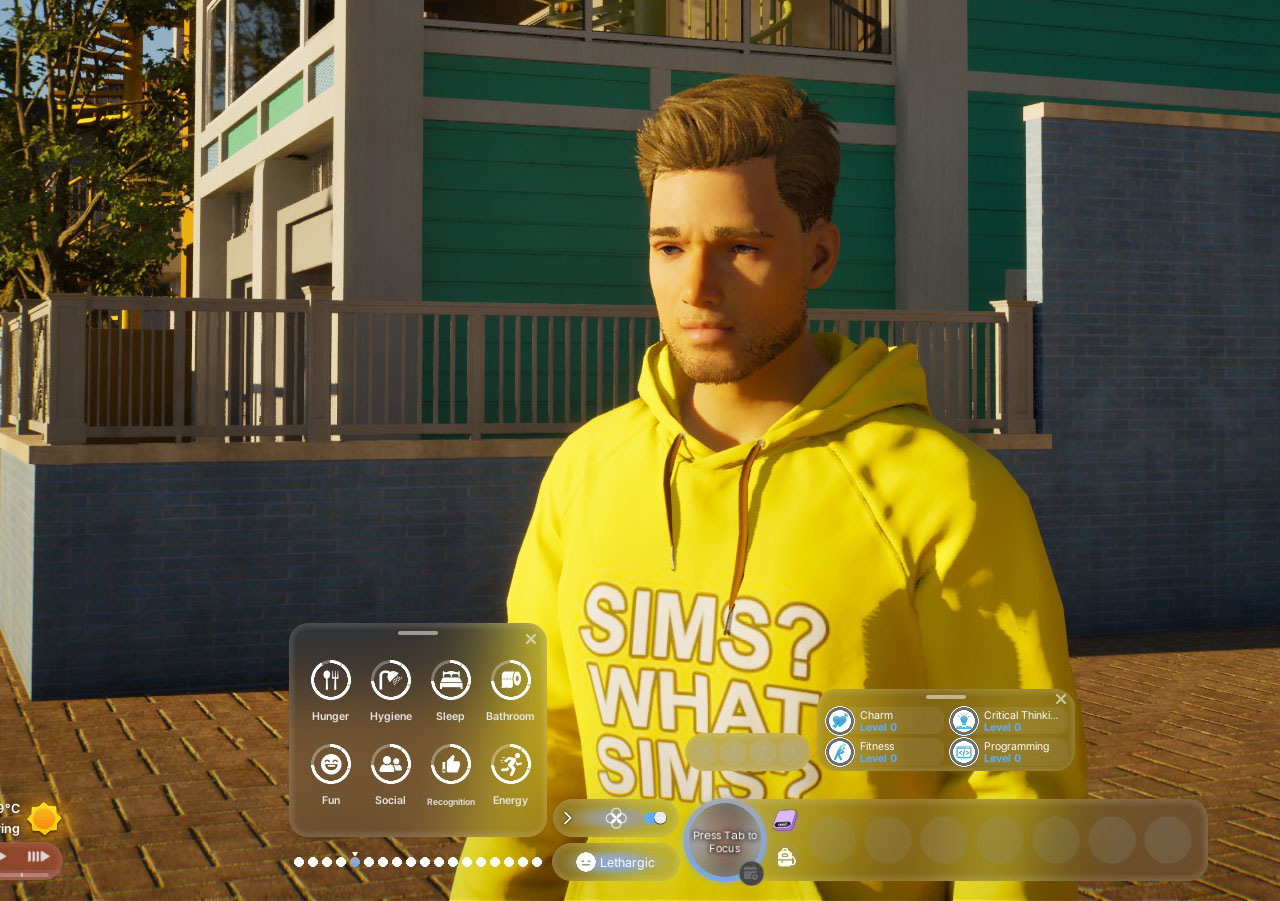Open the purple phone icon
Viewport: 1280px width, 901px height.
pos(785,820)
